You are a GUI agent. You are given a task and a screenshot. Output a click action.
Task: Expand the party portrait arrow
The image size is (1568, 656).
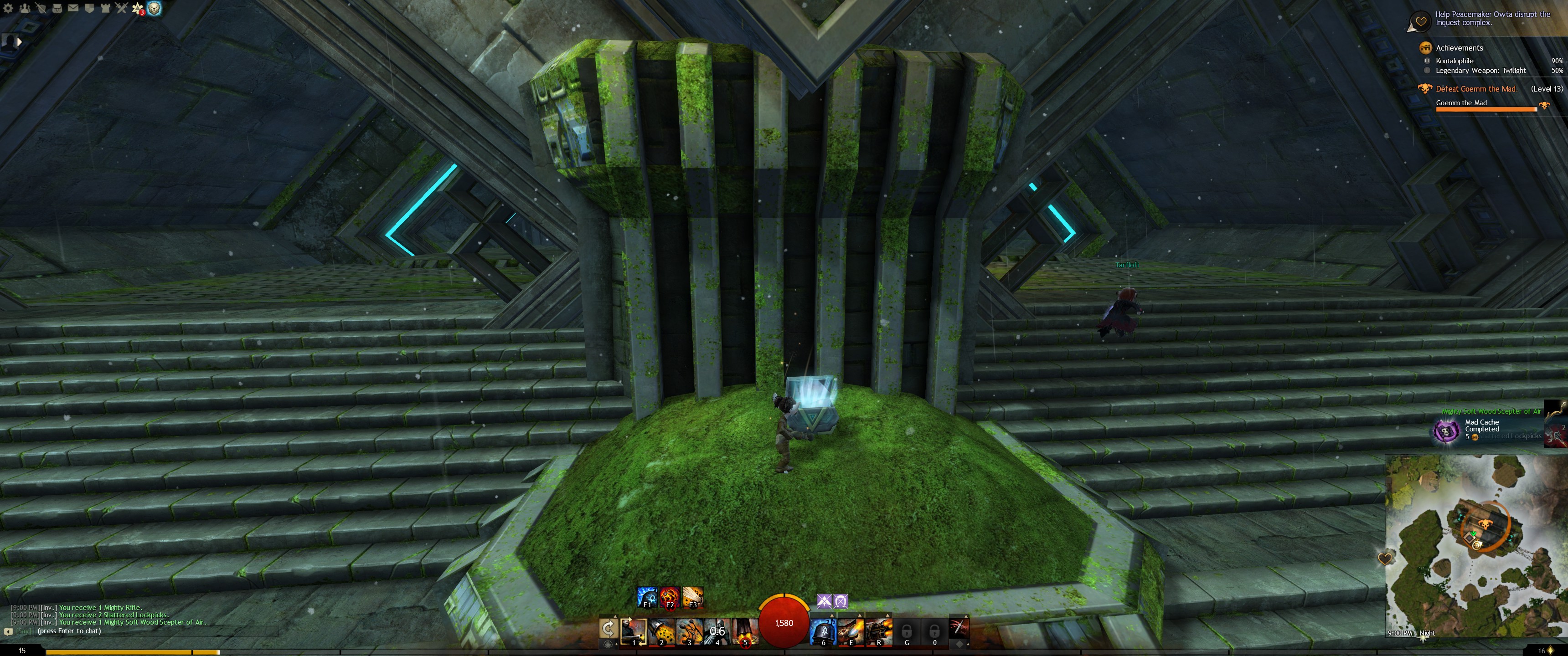click(19, 42)
